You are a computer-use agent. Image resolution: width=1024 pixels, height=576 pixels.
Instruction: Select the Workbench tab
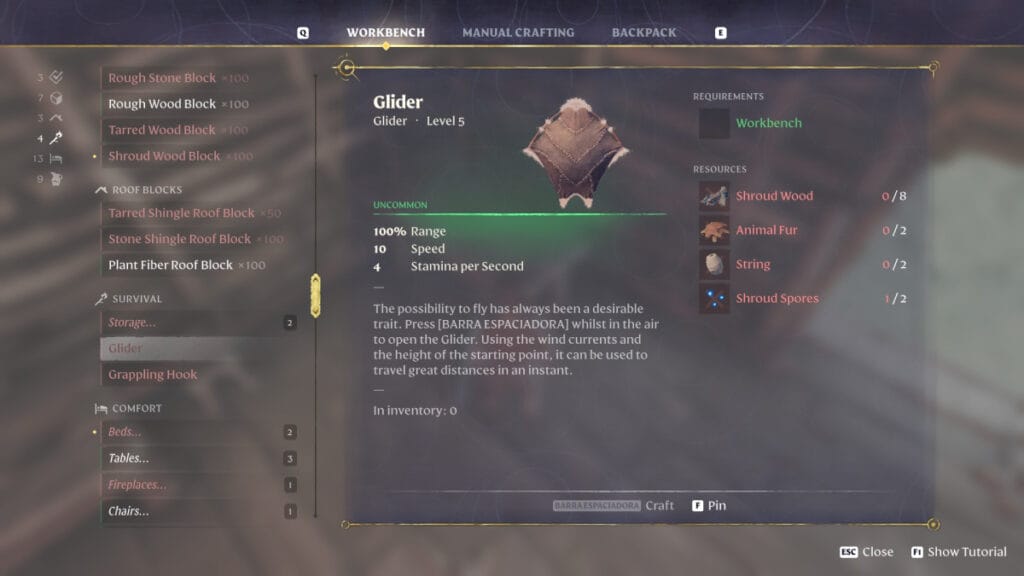[385, 33]
